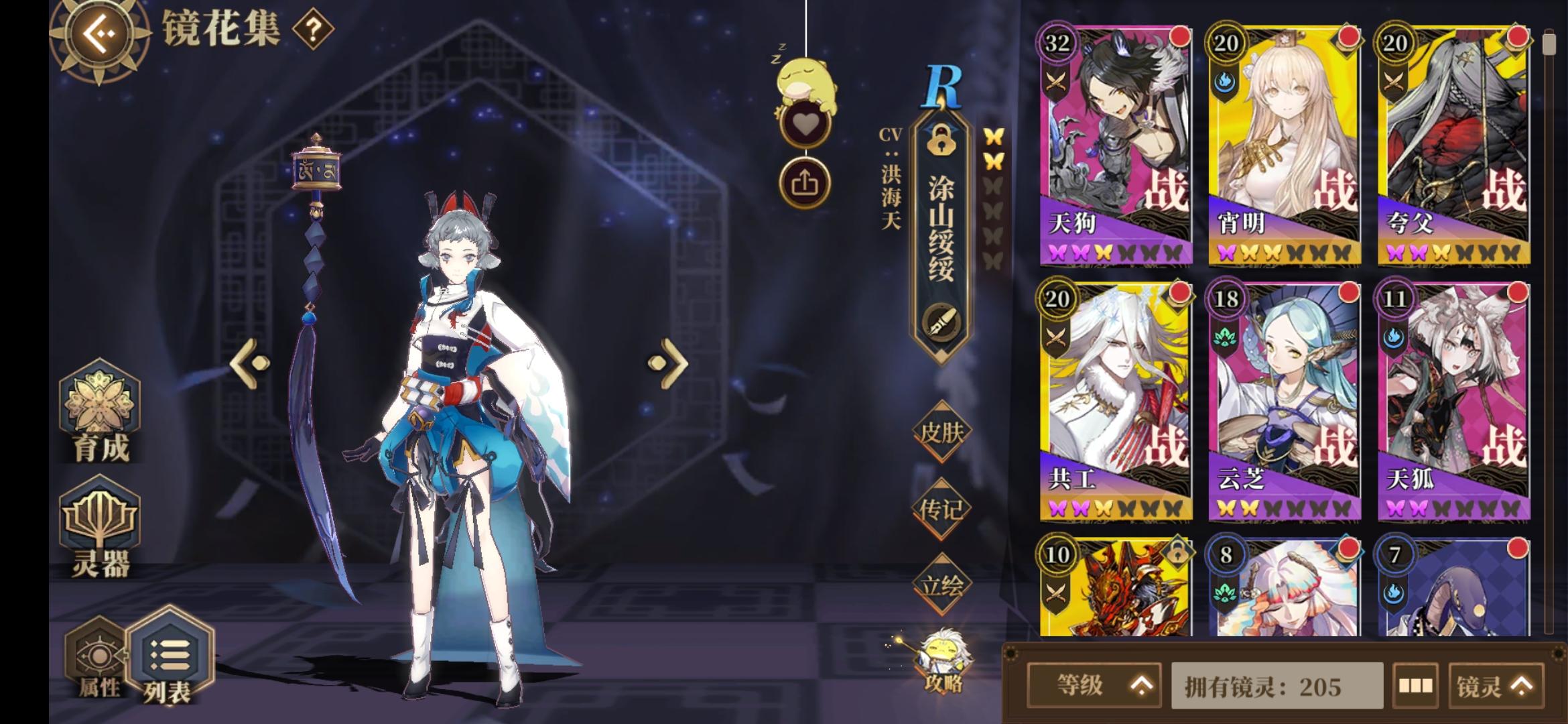The height and width of the screenshot is (724, 1568).
Task: Switch card list to grid view
Action: pyautogui.click(x=1417, y=686)
